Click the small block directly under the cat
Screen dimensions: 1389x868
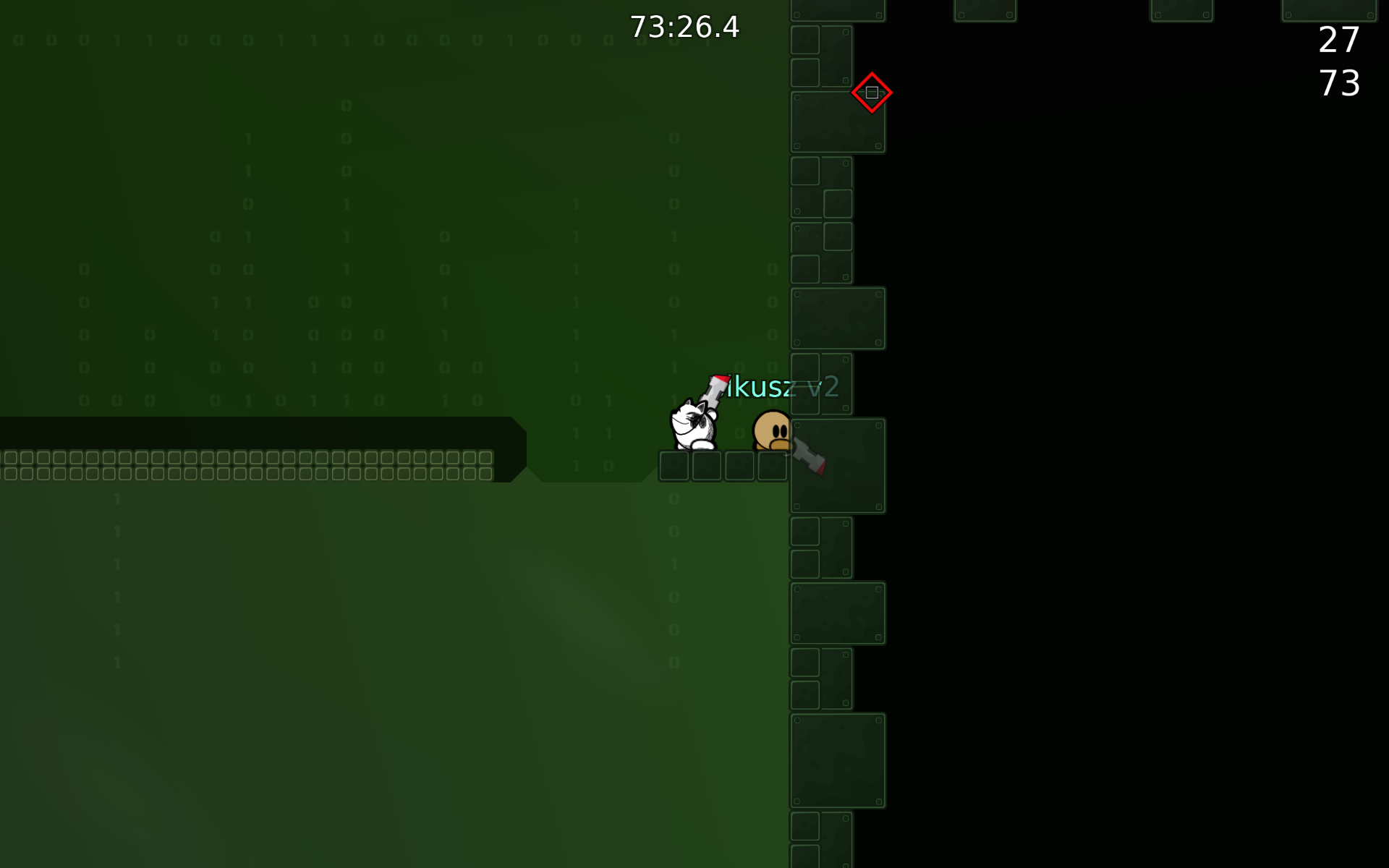[x=674, y=466]
